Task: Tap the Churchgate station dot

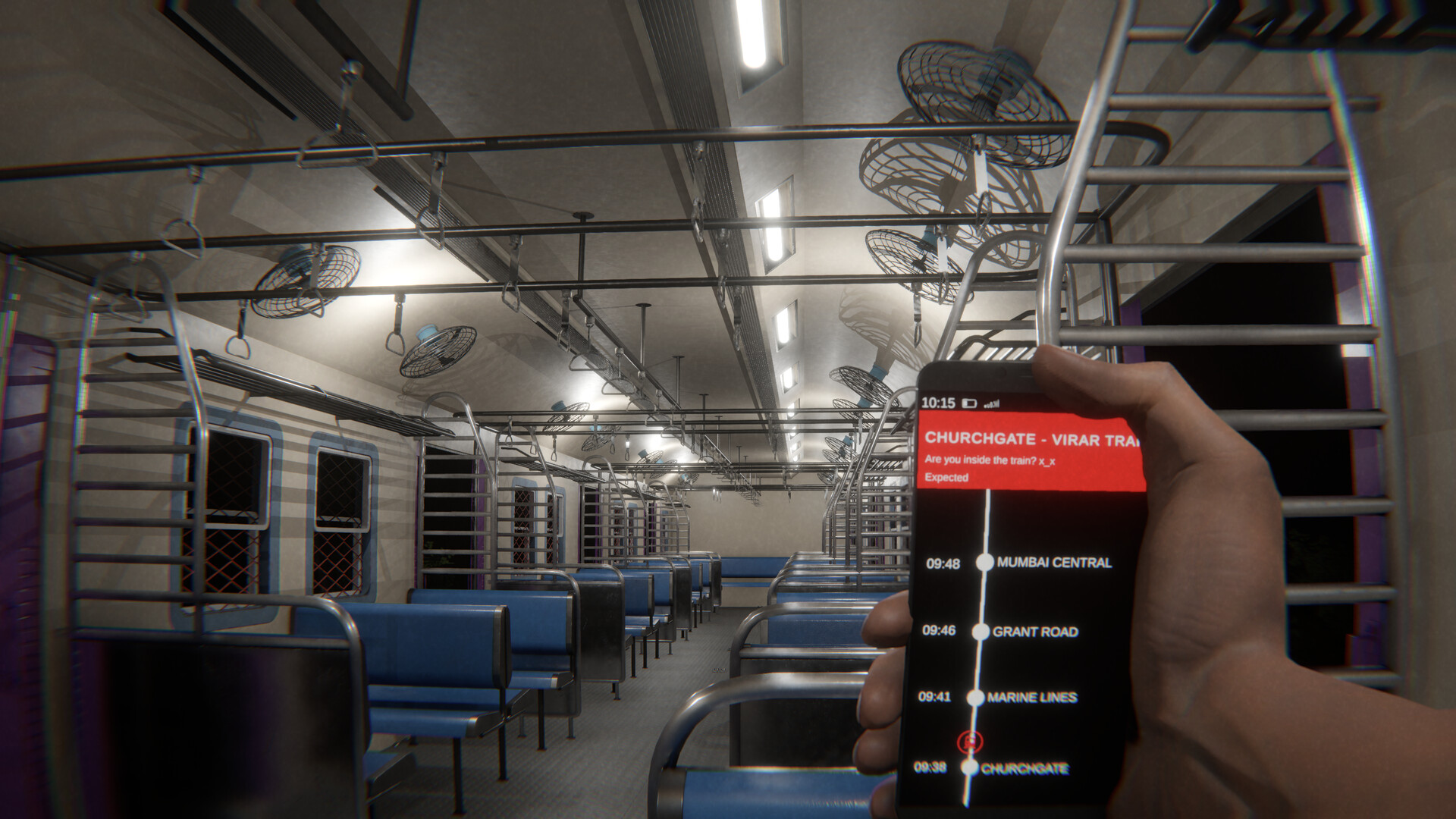Action: point(970,768)
